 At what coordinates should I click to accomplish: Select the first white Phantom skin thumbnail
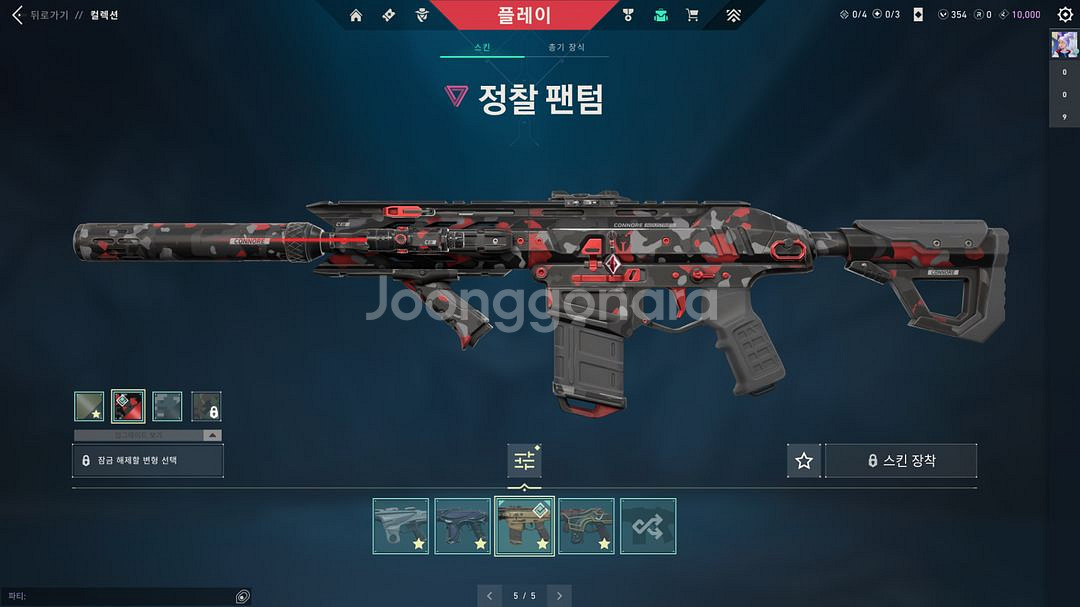click(401, 526)
